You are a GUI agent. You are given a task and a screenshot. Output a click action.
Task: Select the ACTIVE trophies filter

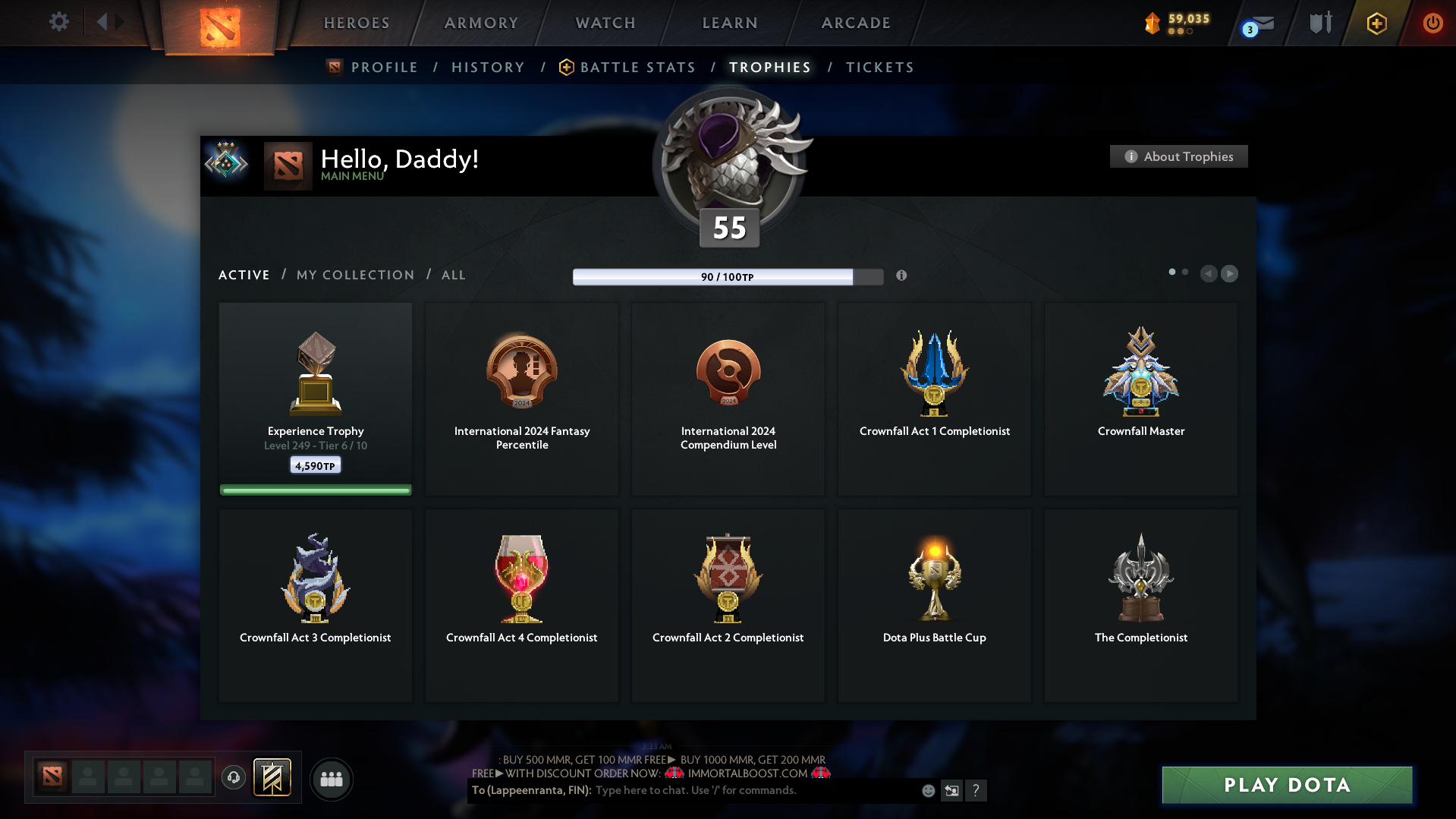[x=244, y=275]
